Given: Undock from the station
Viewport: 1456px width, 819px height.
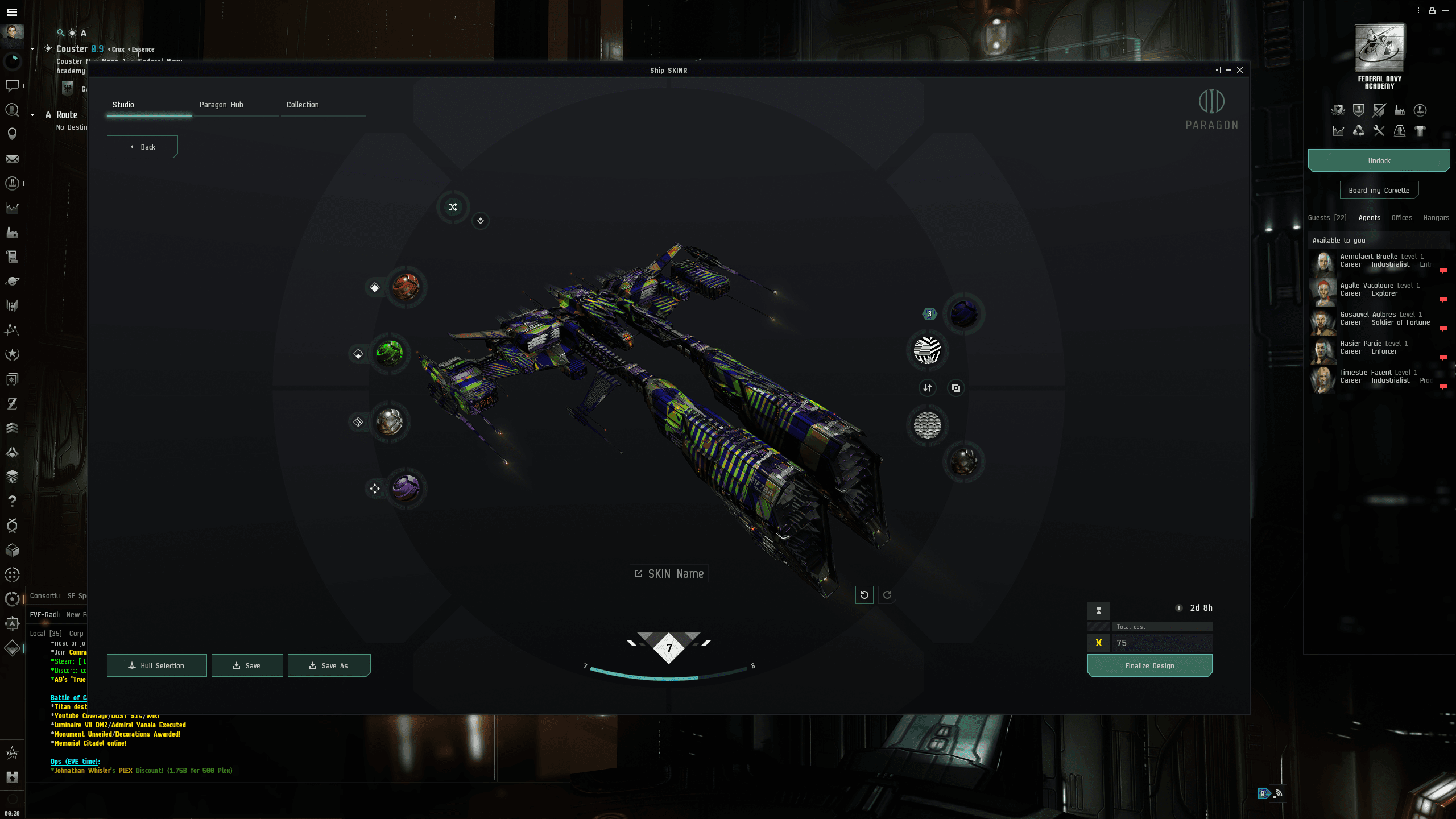Looking at the screenshot, I should [x=1379, y=161].
